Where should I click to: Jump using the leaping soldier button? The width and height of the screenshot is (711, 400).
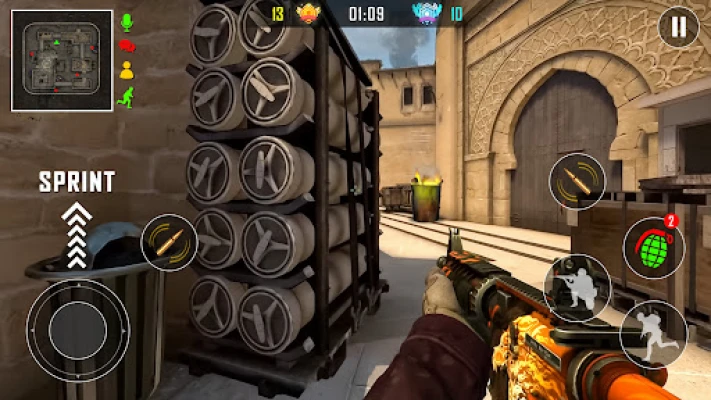coord(652,334)
